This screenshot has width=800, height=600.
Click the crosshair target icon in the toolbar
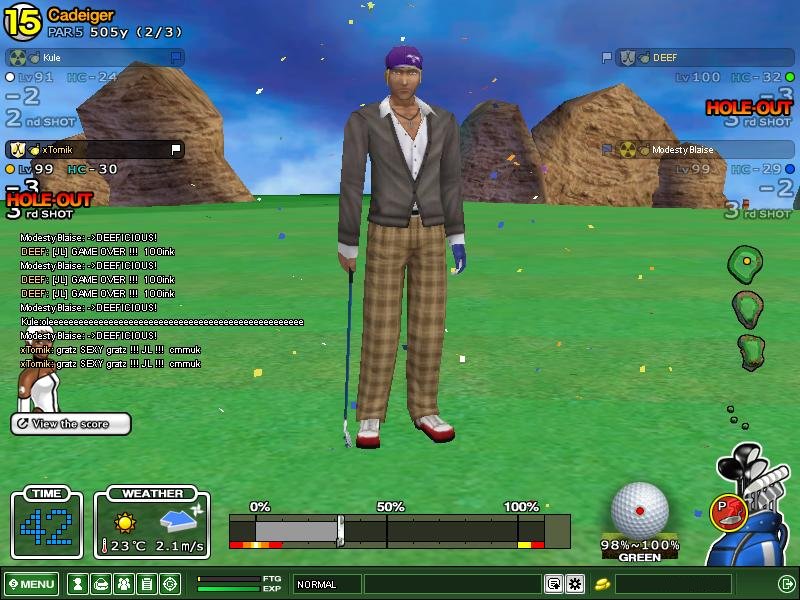(170, 584)
